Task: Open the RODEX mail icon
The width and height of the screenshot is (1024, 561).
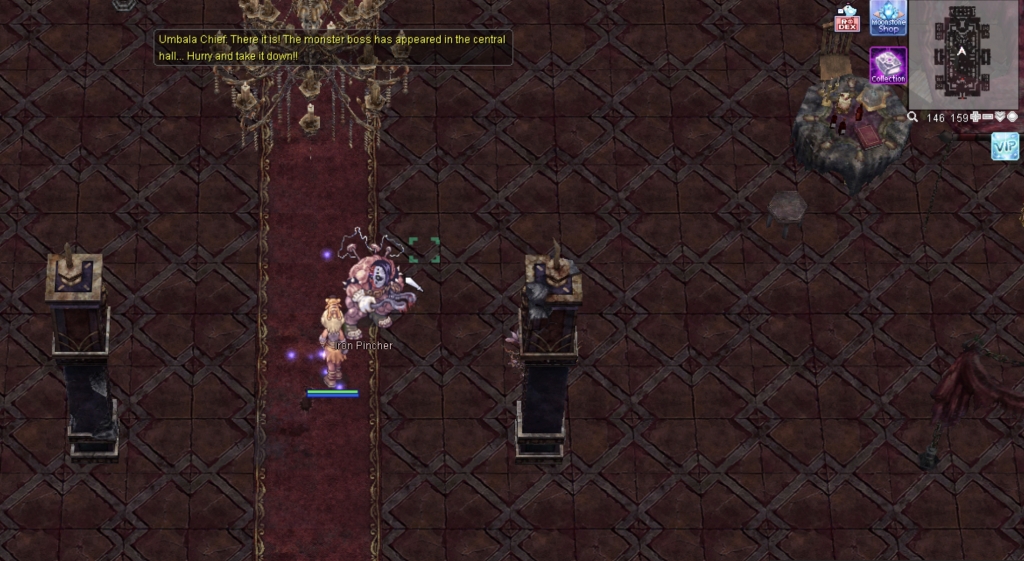Action: coord(847,19)
